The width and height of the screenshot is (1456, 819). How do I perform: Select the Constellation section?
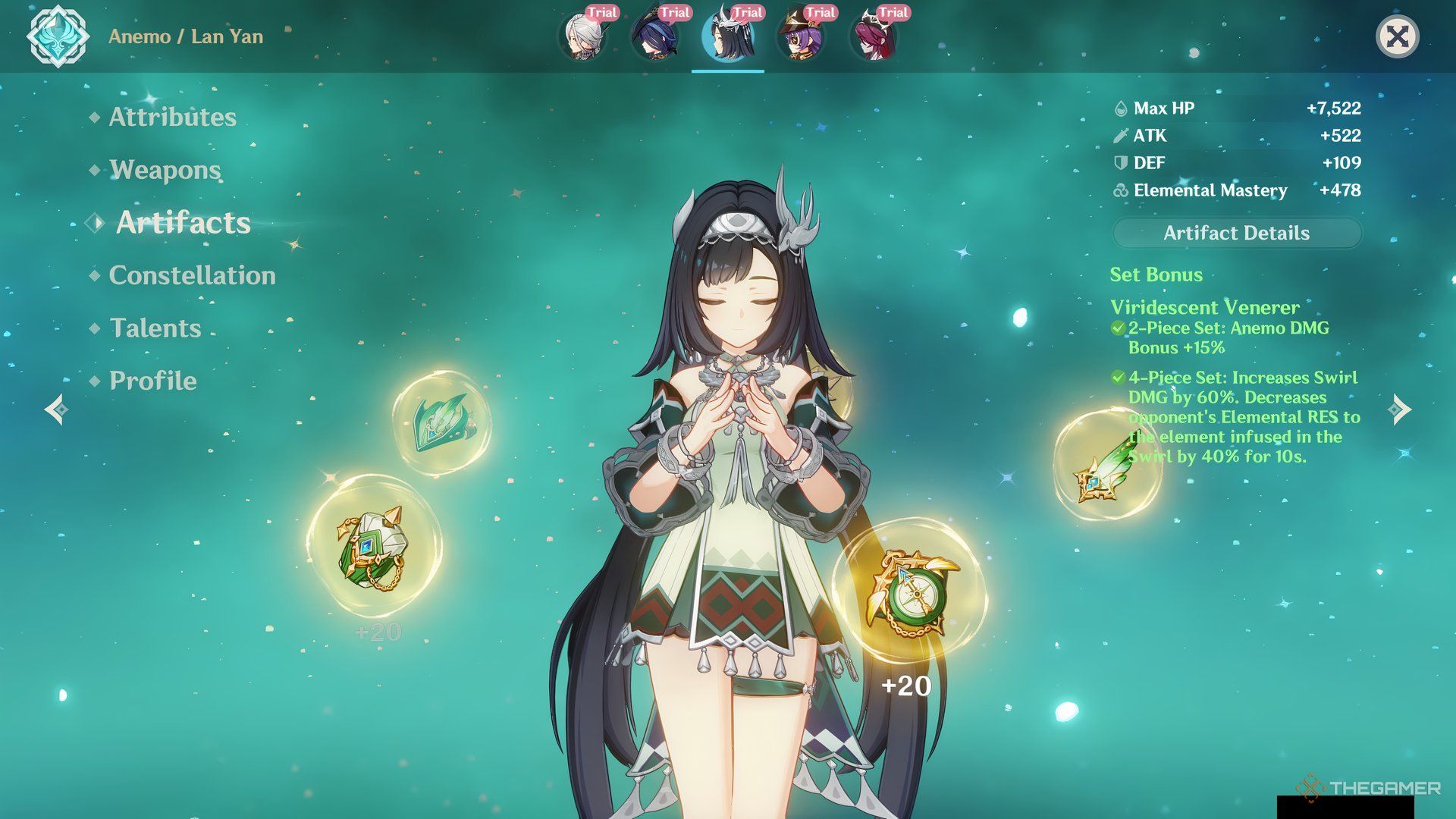click(192, 275)
